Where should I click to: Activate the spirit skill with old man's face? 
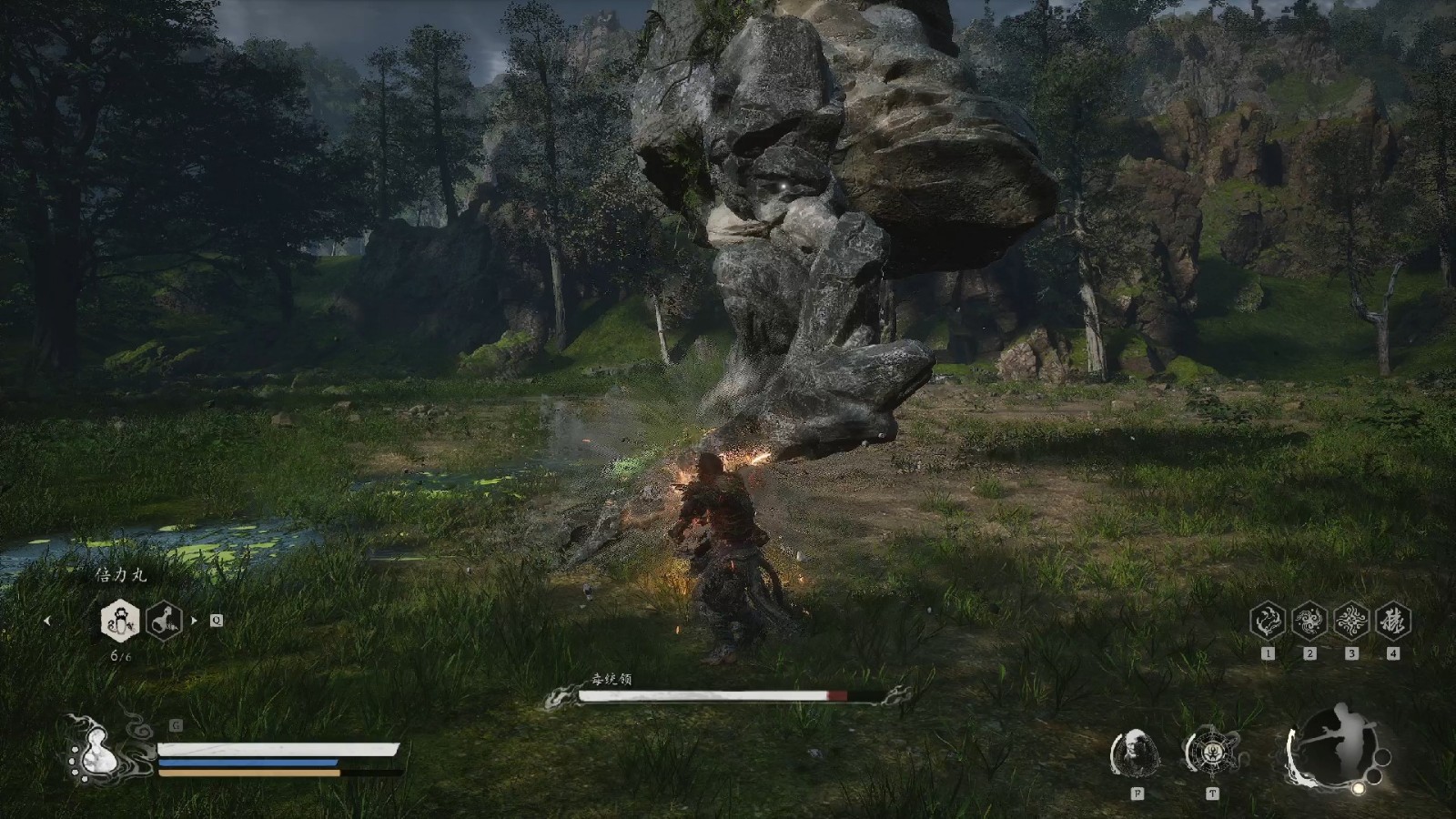1137,753
